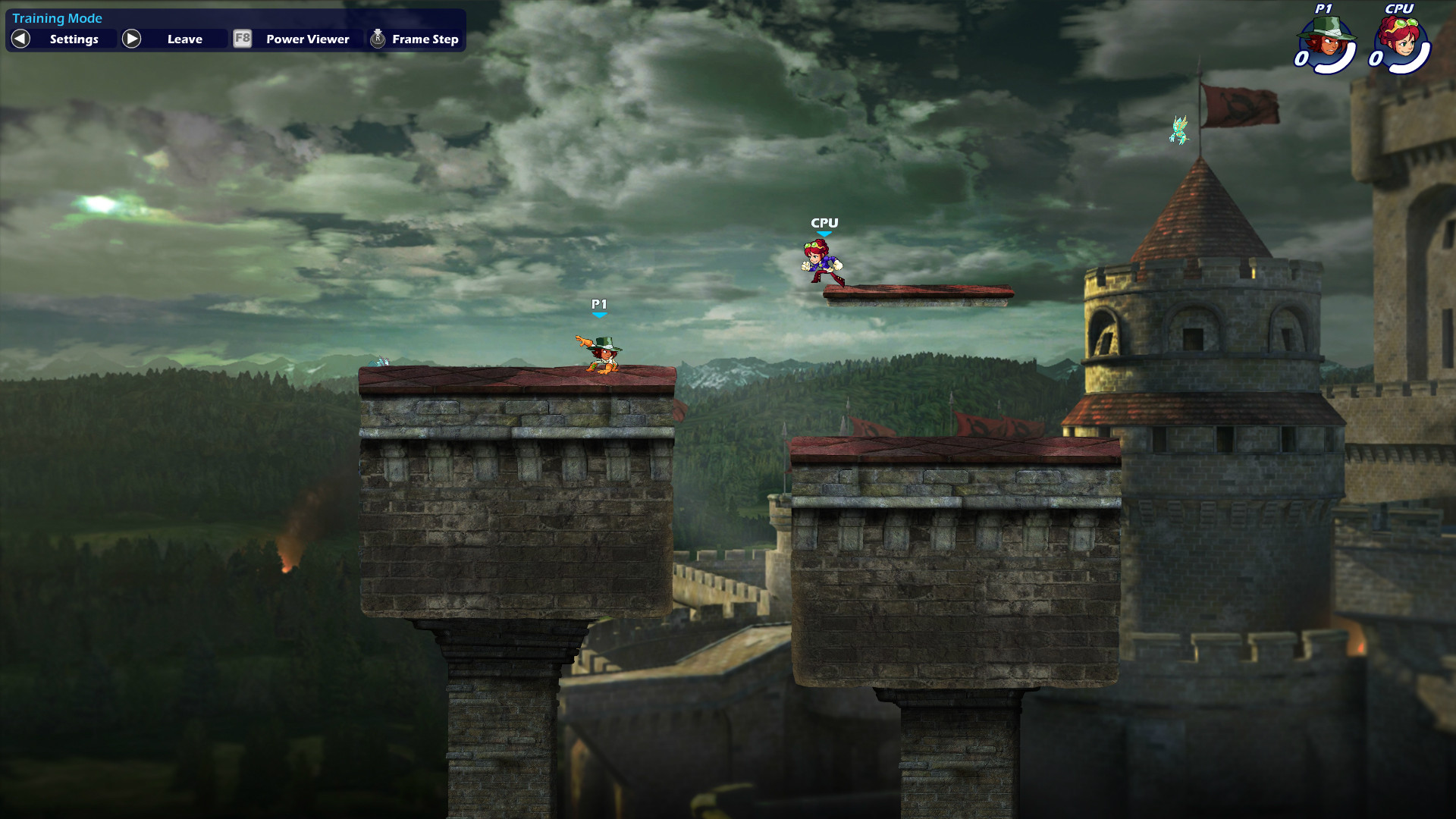Click the play-arrow icon beside Leave

pyautogui.click(x=132, y=39)
